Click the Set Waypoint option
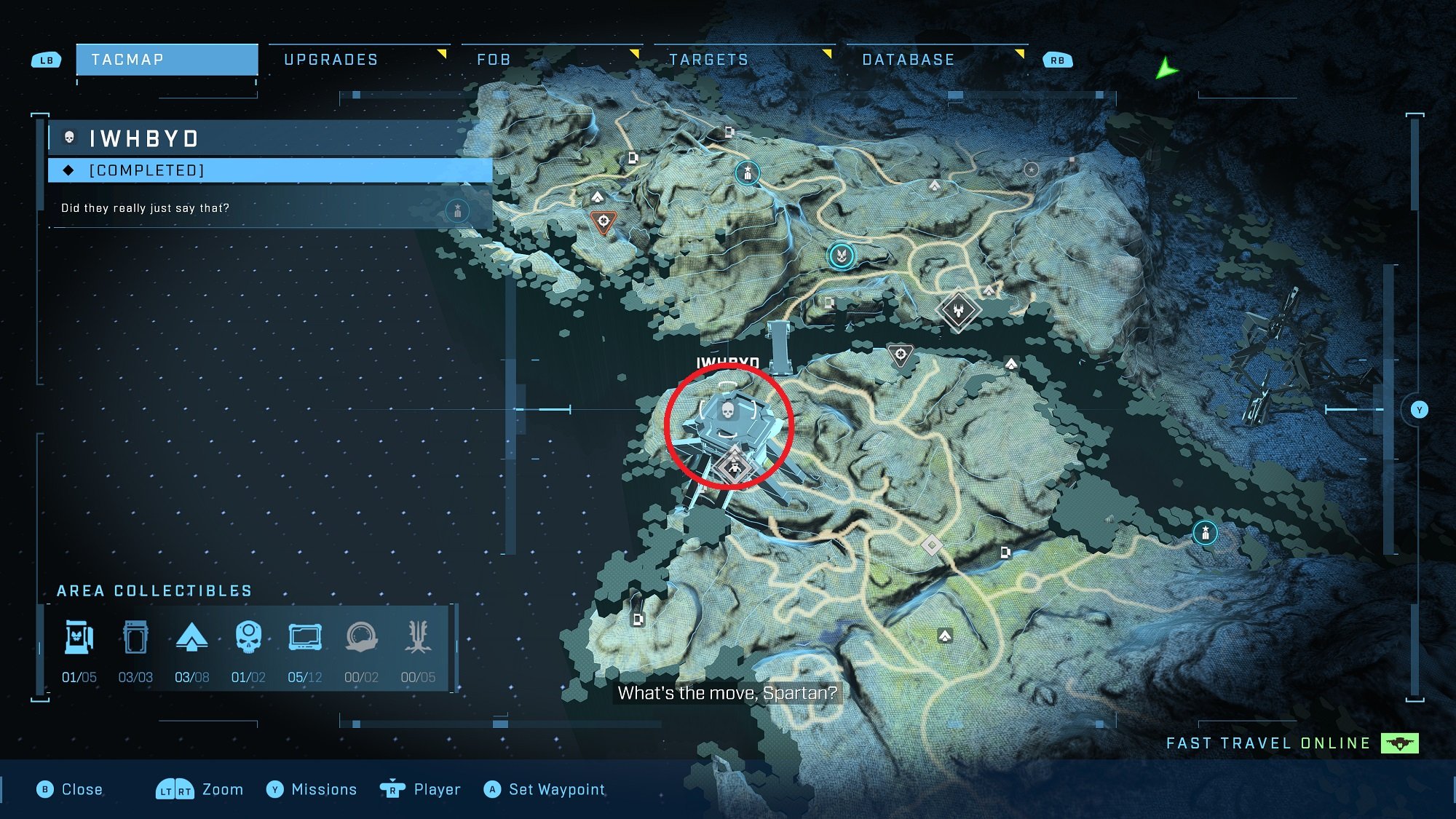The image size is (1456, 819). coord(544,789)
